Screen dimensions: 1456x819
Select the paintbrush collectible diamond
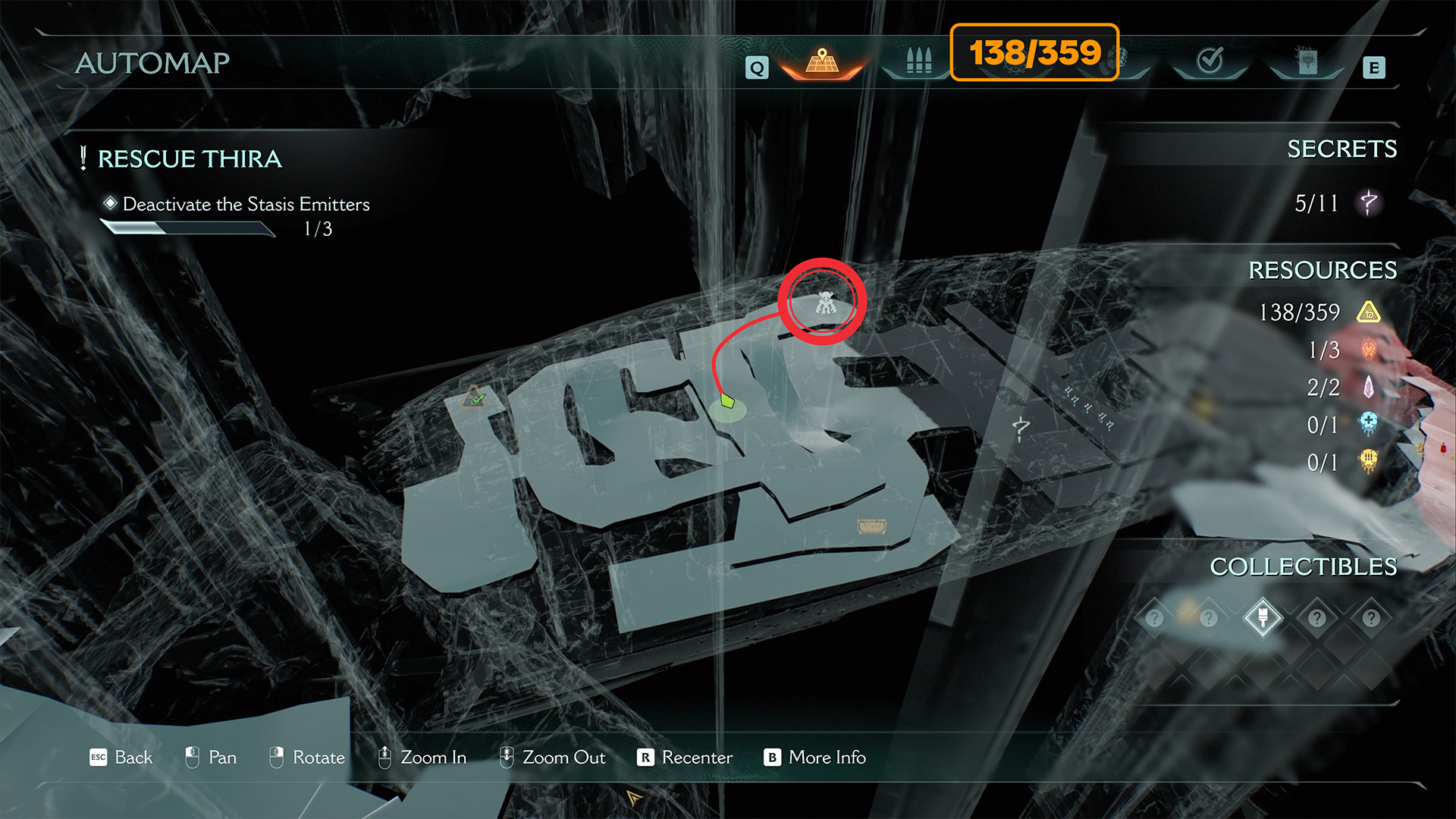1263,617
